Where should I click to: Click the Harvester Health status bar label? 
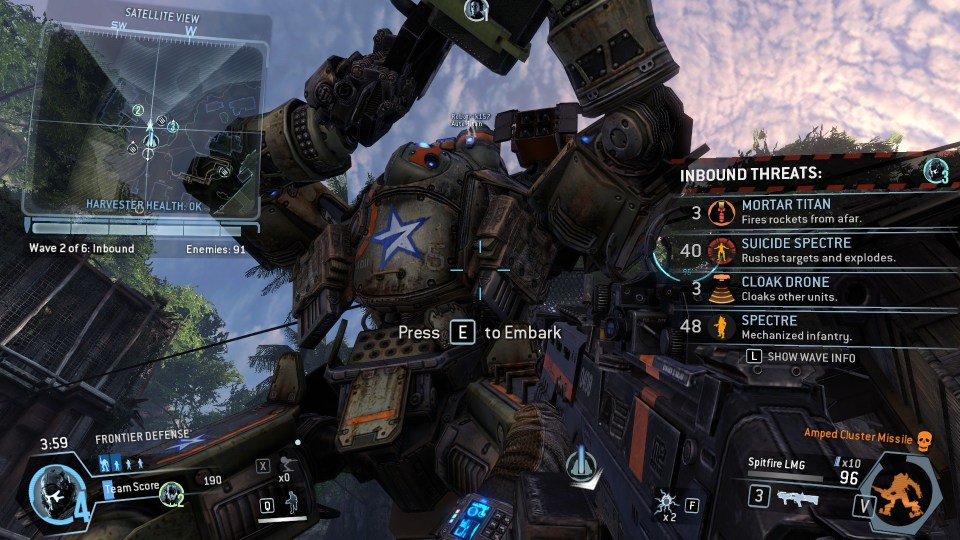tap(147, 203)
